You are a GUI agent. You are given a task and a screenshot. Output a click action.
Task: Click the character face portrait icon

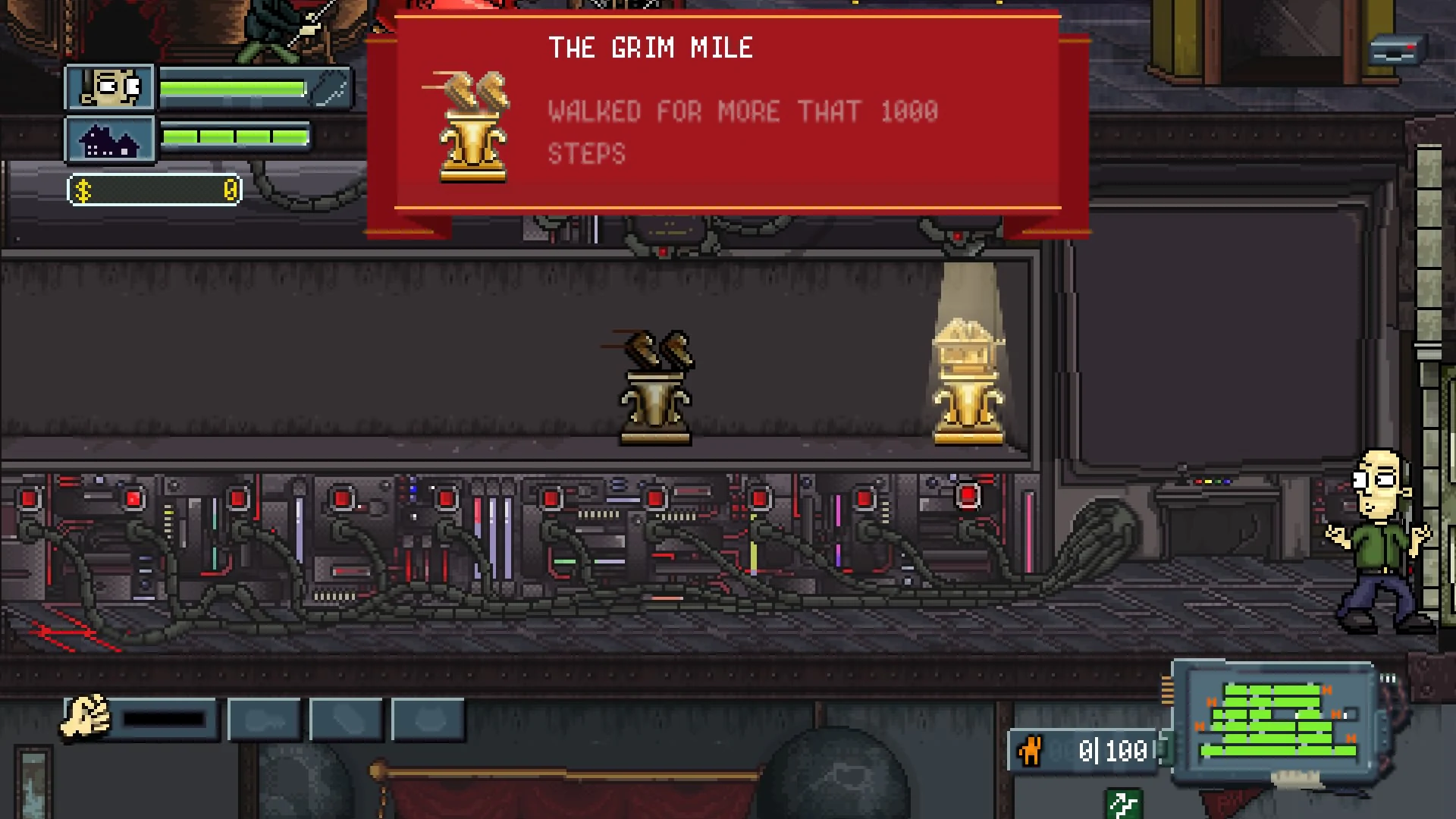[x=110, y=87]
